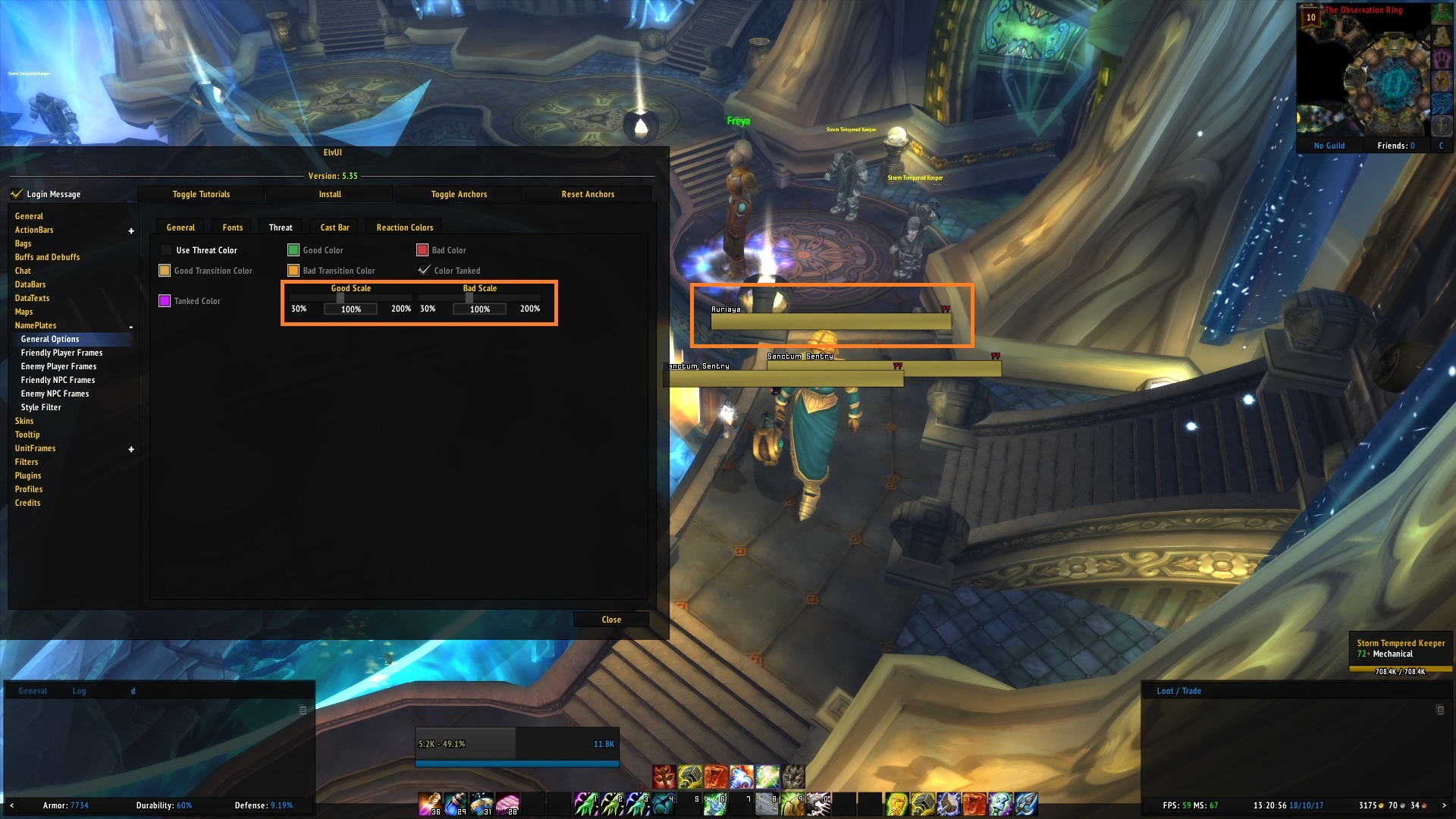
Task: Select the healing potion on the action bar
Action: [430, 804]
